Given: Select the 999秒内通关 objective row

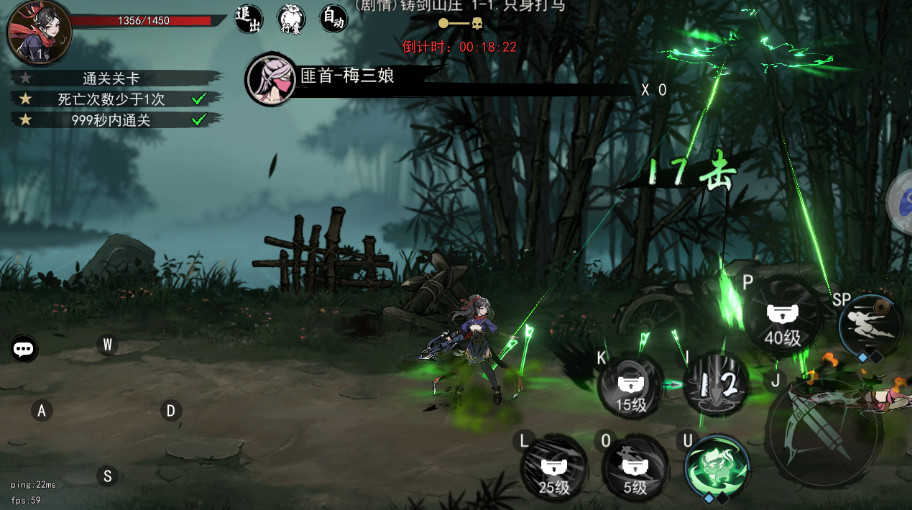Looking at the screenshot, I should point(117,120).
